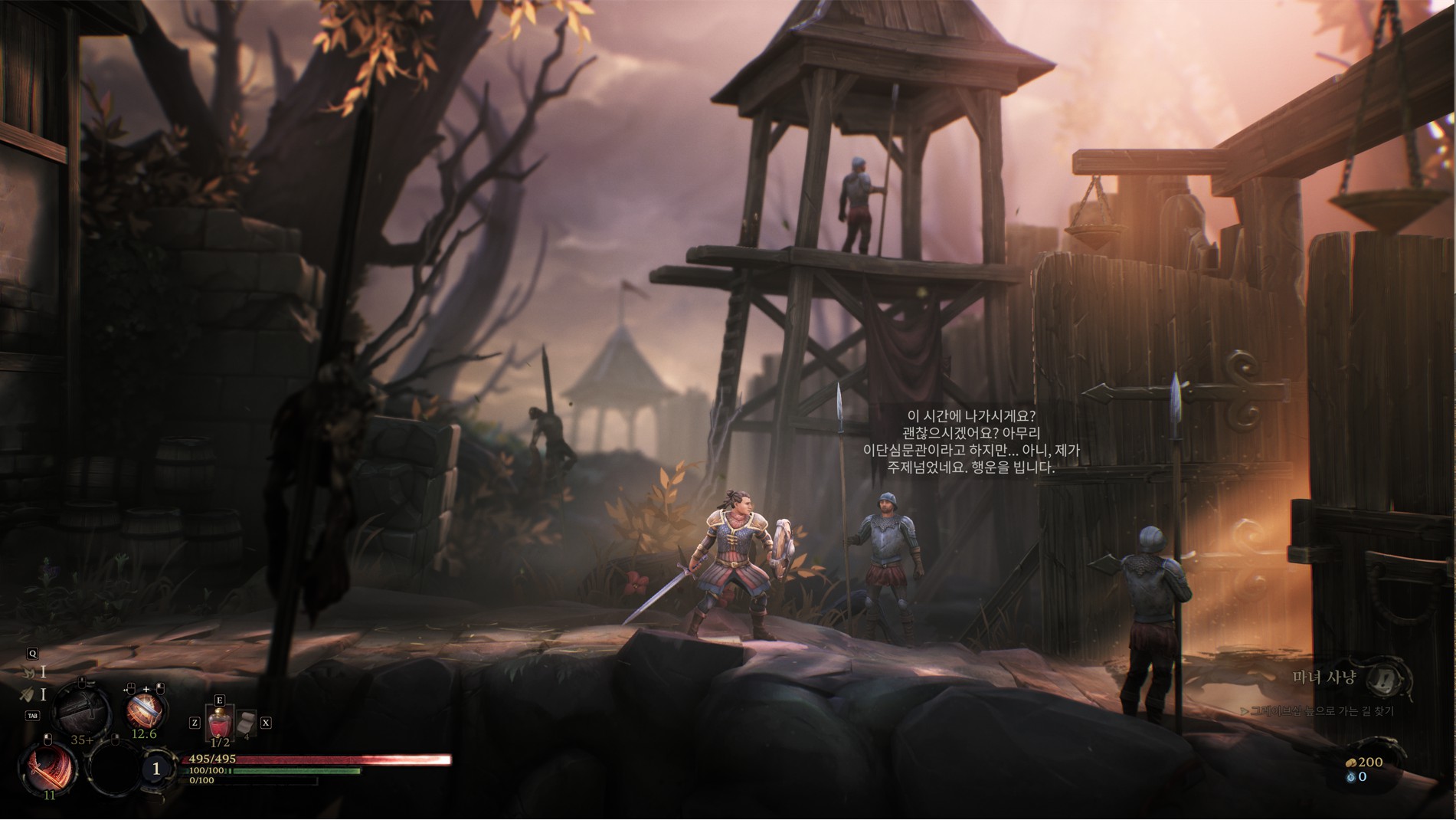Click the quest objective text about 그레이브십
Screen dimensions: 1456x820
[1321, 711]
